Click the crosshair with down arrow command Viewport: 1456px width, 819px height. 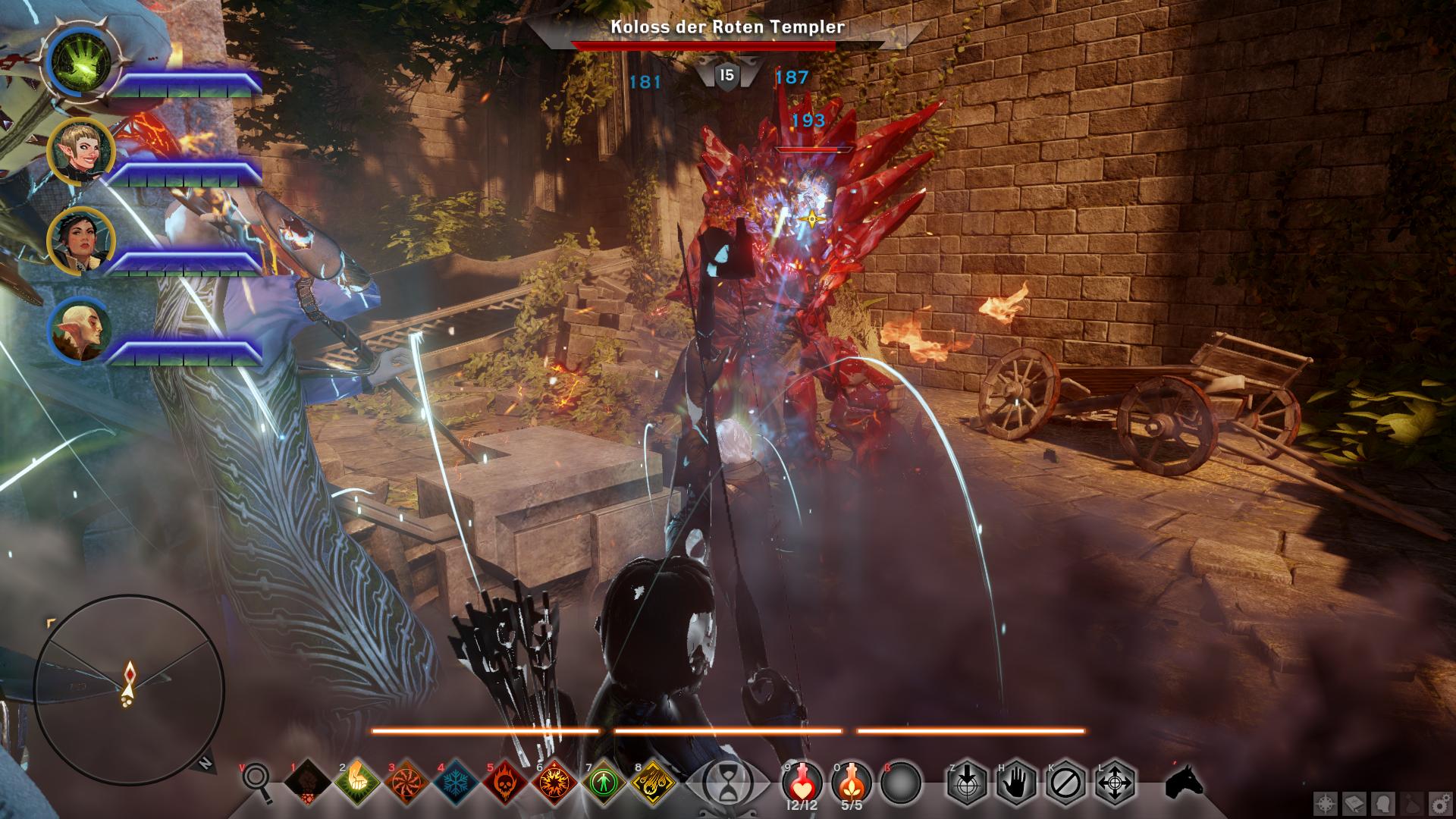pos(967,783)
